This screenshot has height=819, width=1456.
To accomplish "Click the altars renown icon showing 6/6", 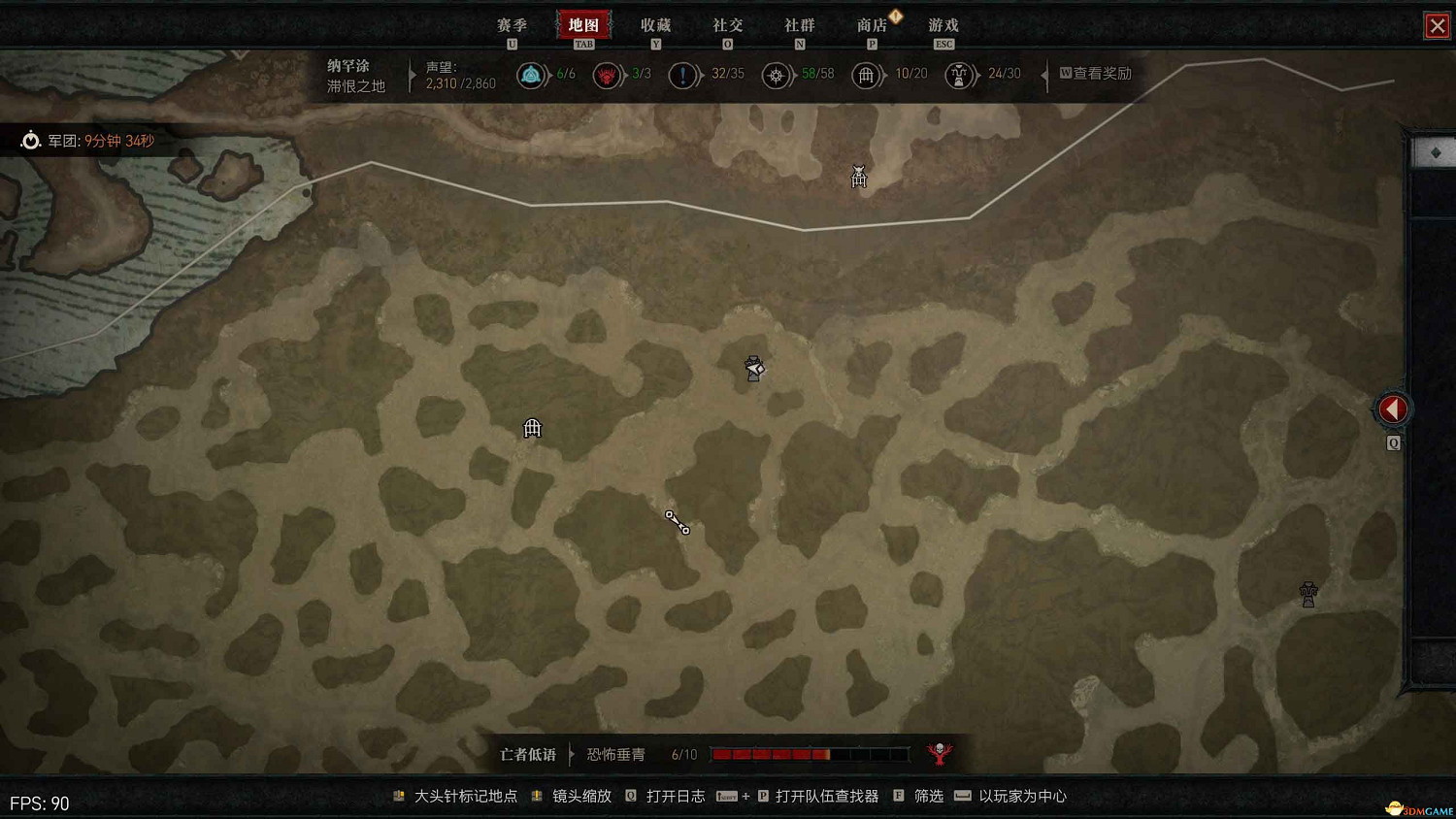I will 532,75.
